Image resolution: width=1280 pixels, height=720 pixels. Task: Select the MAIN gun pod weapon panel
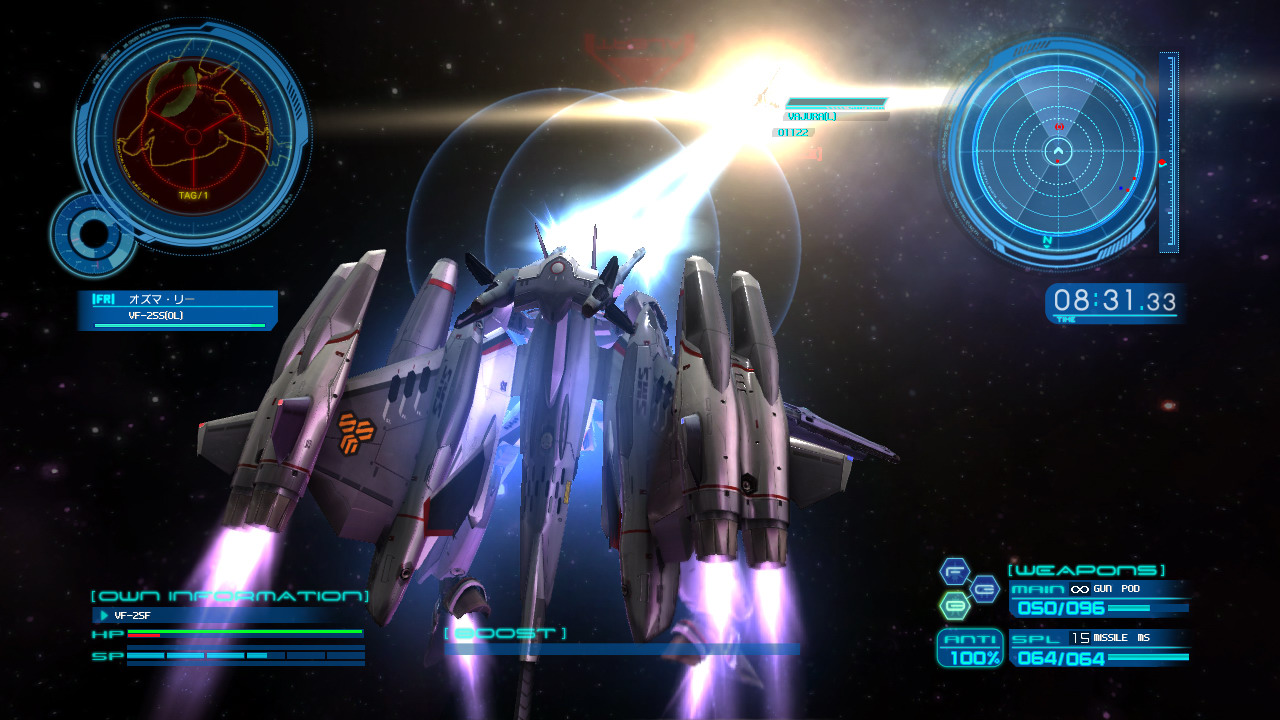1098,598
